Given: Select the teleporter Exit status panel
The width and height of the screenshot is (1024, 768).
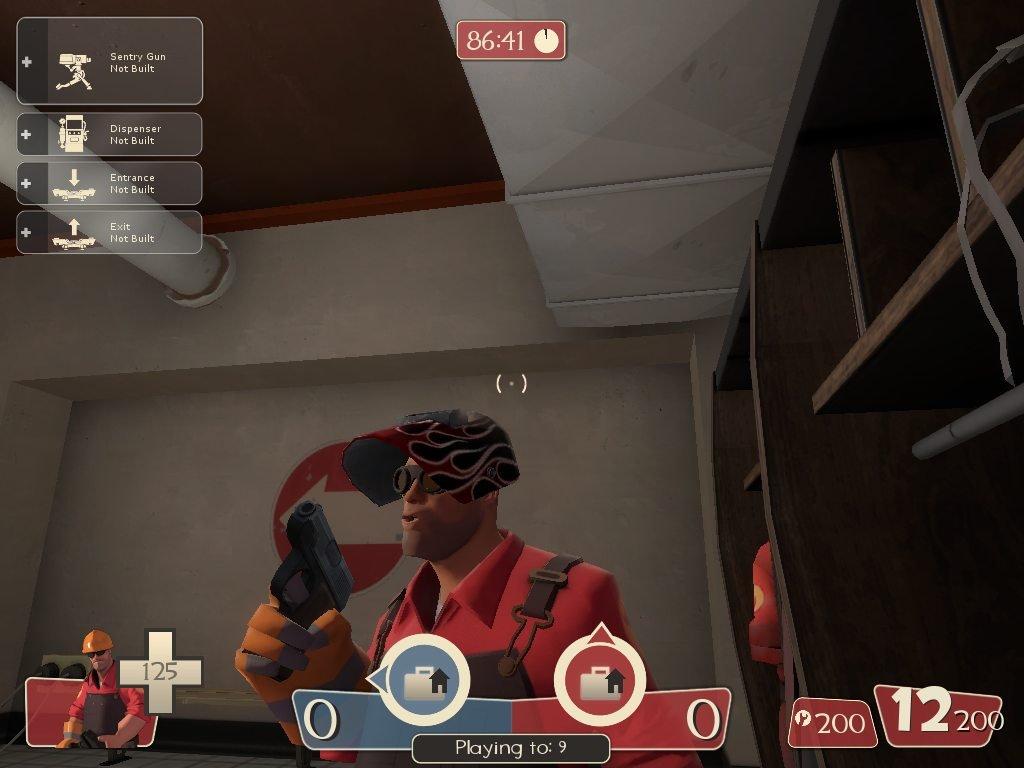Looking at the screenshot, I should [110, 232].
